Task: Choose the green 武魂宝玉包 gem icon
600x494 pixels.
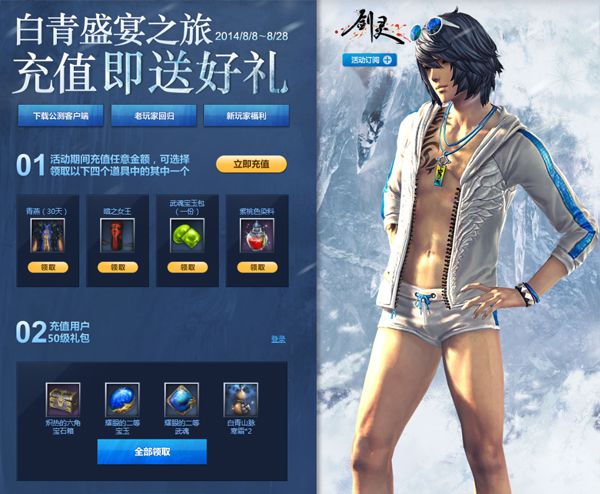Action: (186, 235)
